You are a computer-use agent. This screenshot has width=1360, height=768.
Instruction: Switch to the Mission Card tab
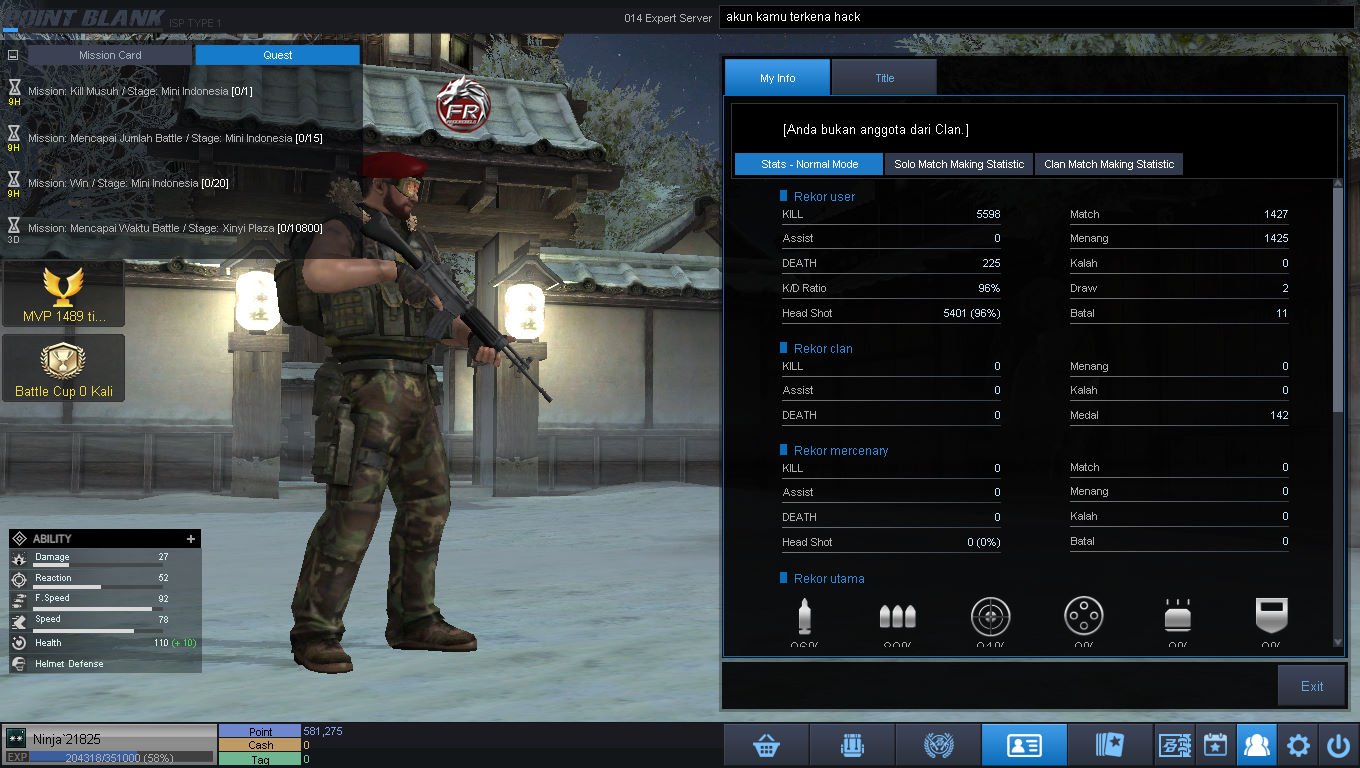point(110,55)
